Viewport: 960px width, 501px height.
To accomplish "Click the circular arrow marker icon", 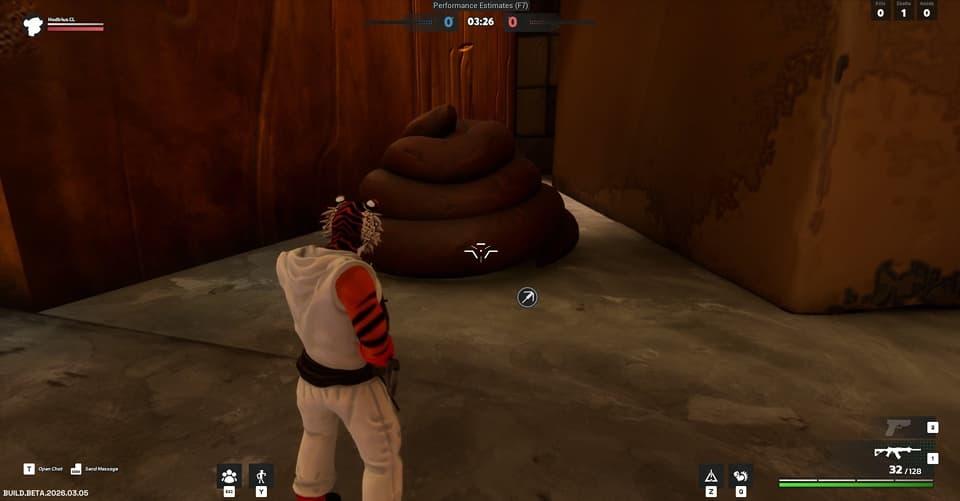I will [527, 297].
